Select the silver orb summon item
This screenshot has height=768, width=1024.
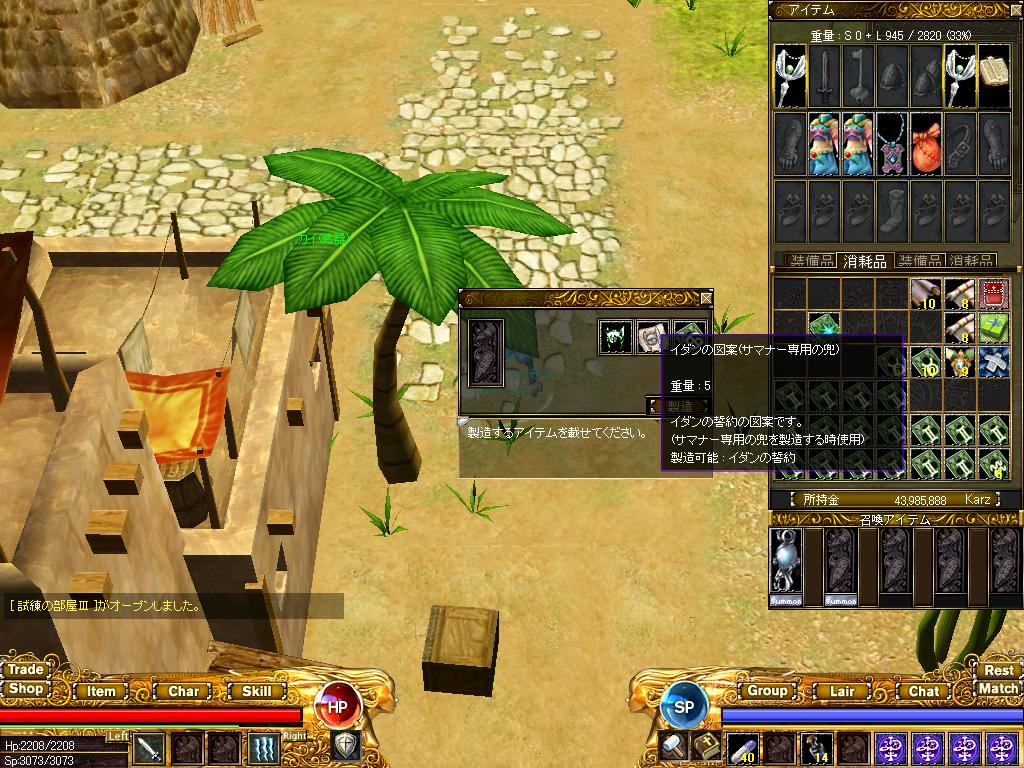click(x=786, y=566)
